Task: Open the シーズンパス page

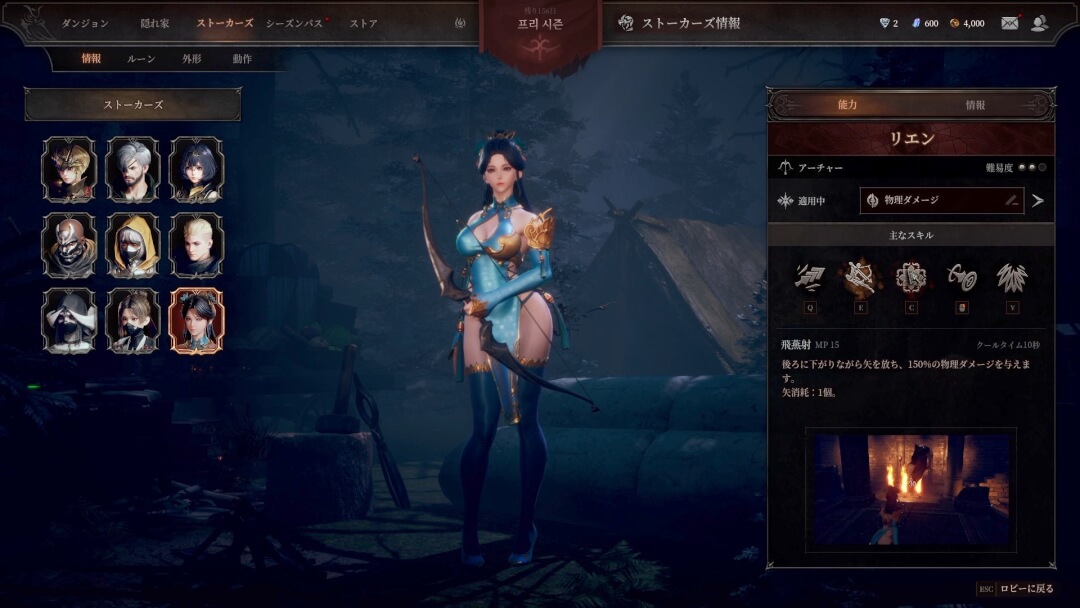Action: click(x=295, y=23)
